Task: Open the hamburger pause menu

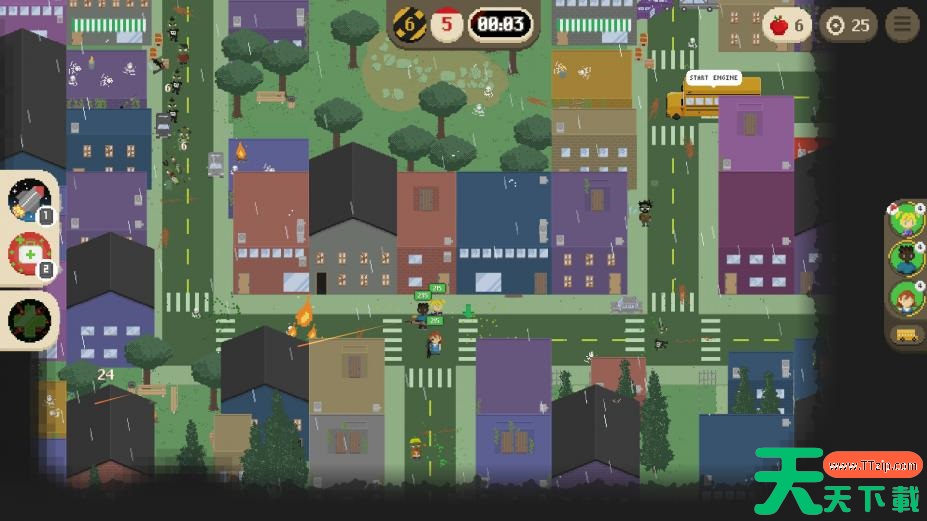Action: point(902,25)
